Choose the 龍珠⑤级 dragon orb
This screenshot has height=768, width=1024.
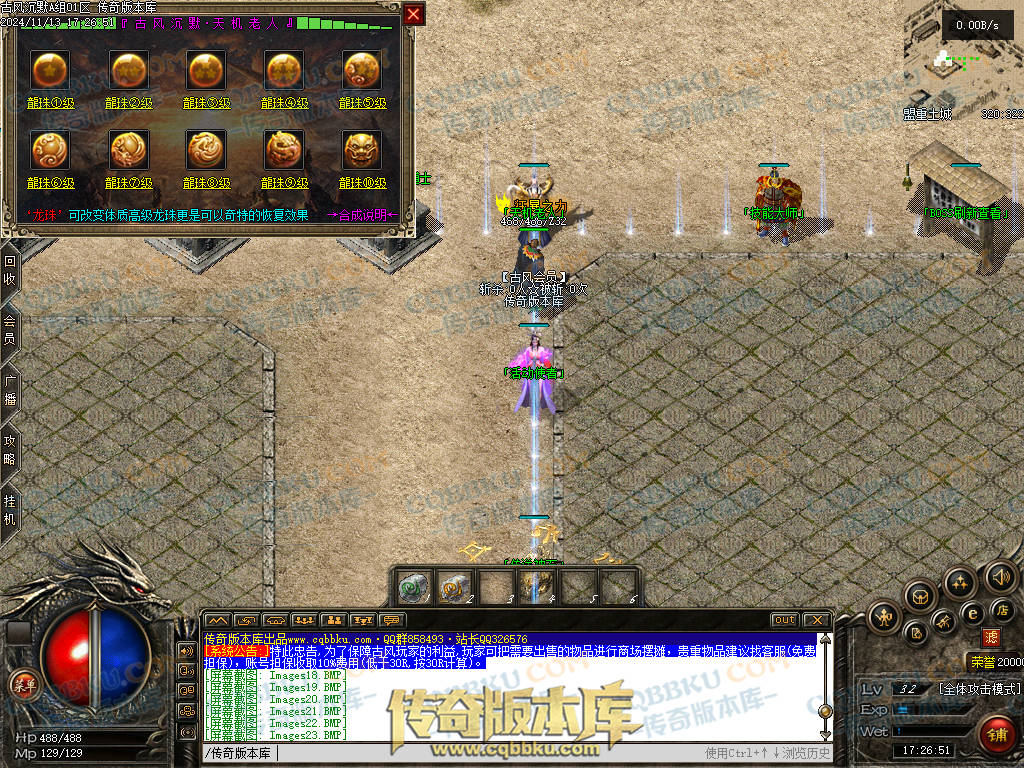click(362, 69)
